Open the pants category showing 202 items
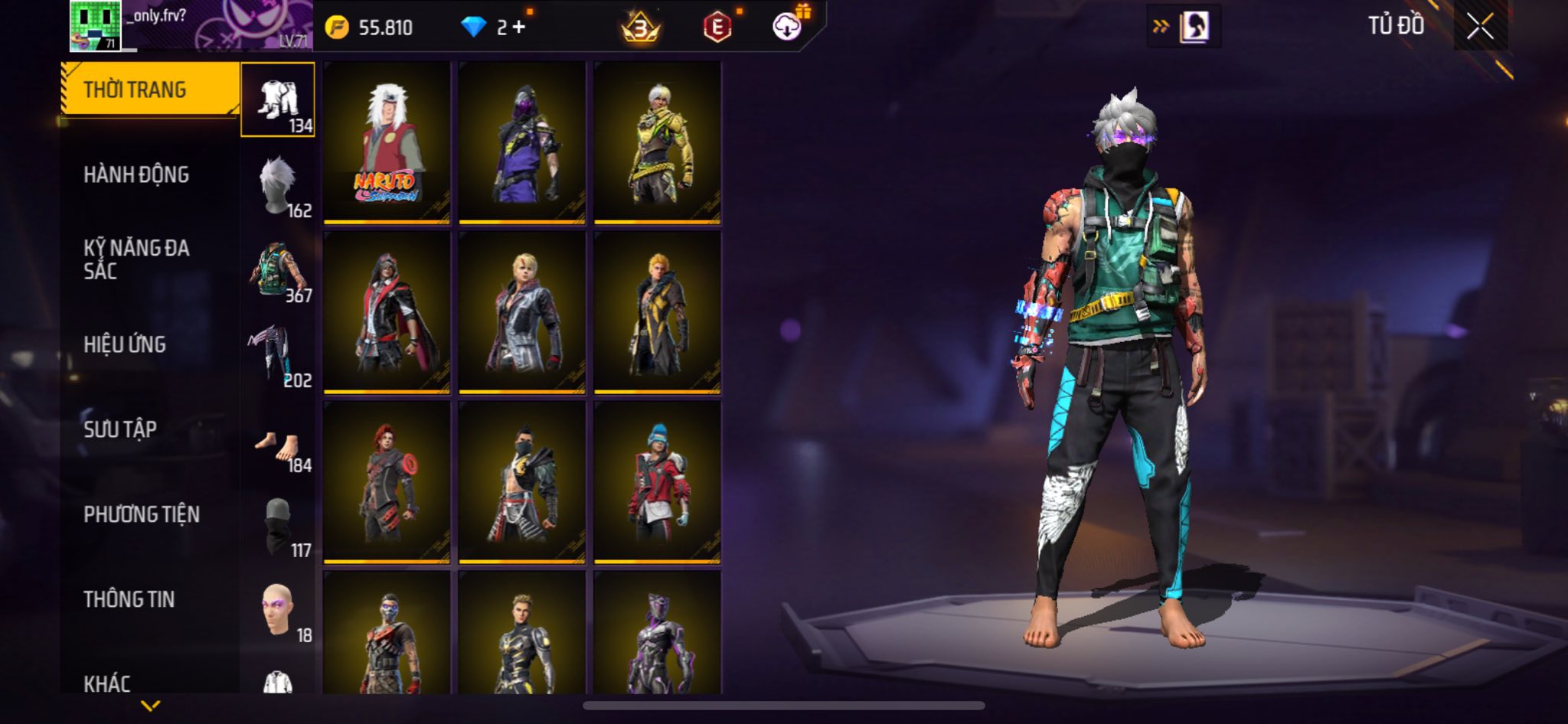 [x=278, y=356]
